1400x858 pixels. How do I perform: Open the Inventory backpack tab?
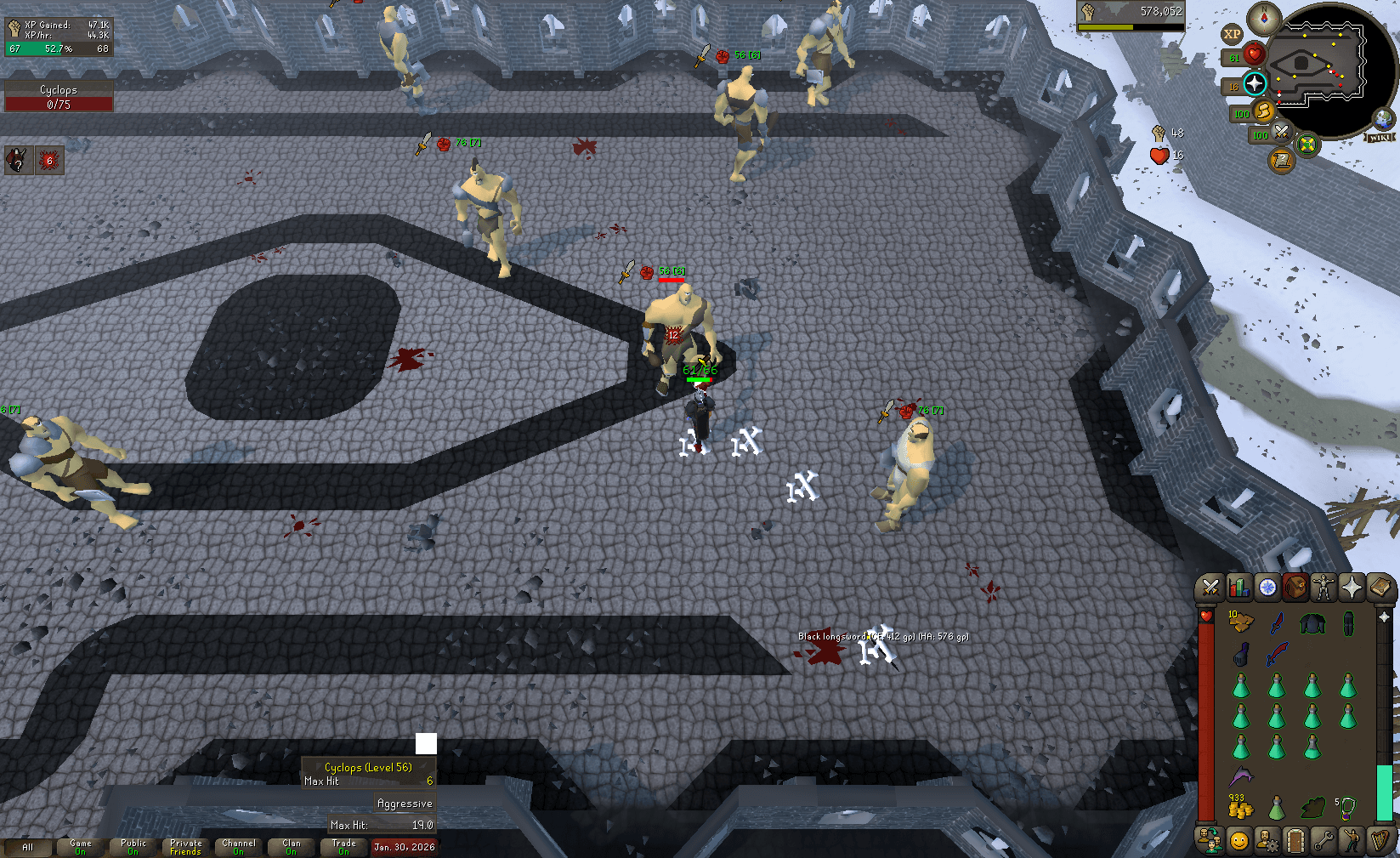1295,585
